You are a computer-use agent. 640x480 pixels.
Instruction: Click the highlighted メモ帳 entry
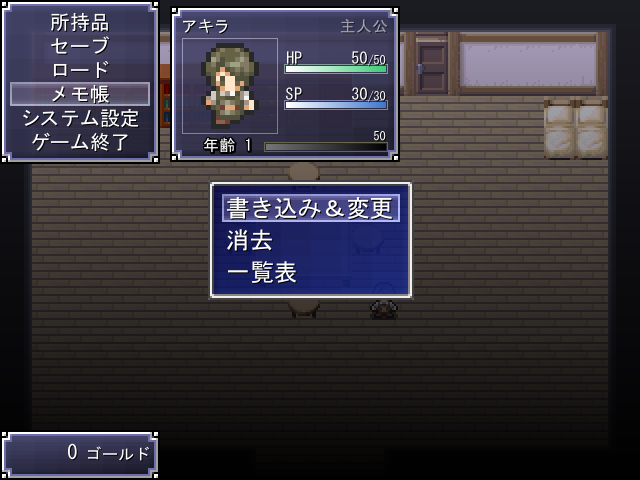click(80, 94)
